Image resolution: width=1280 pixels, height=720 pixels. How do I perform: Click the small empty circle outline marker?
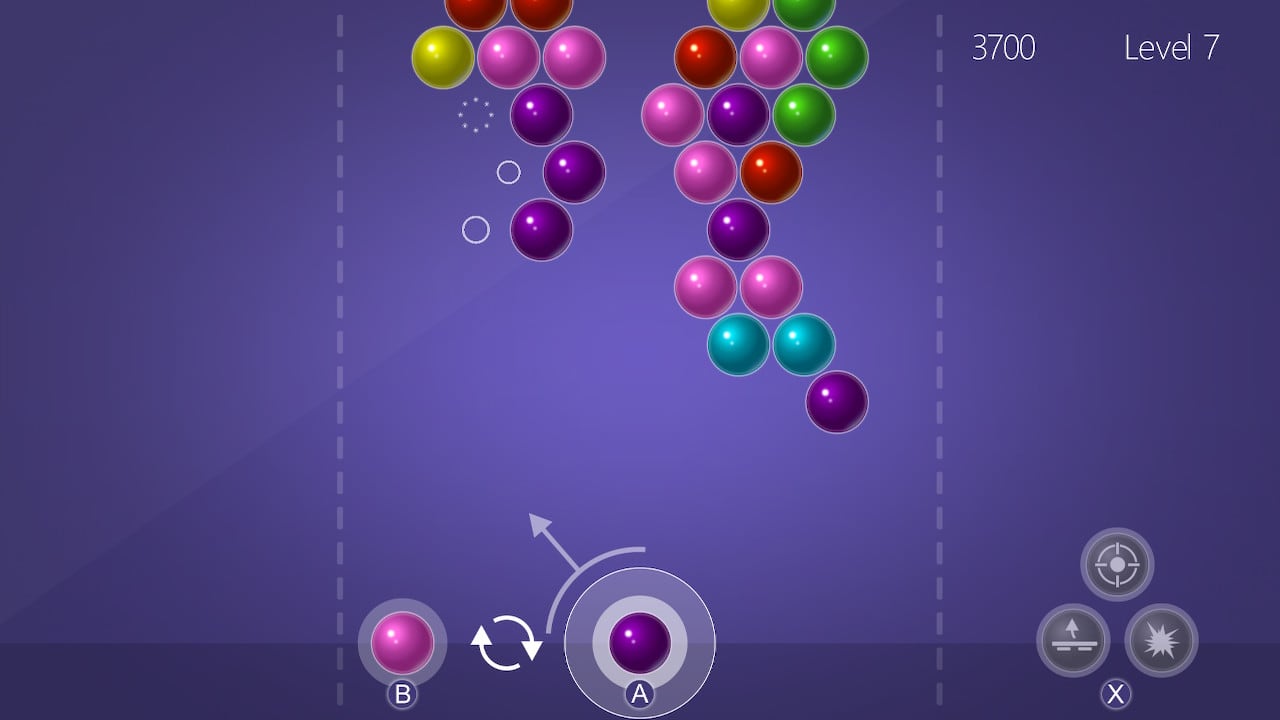tap(509, 171)
